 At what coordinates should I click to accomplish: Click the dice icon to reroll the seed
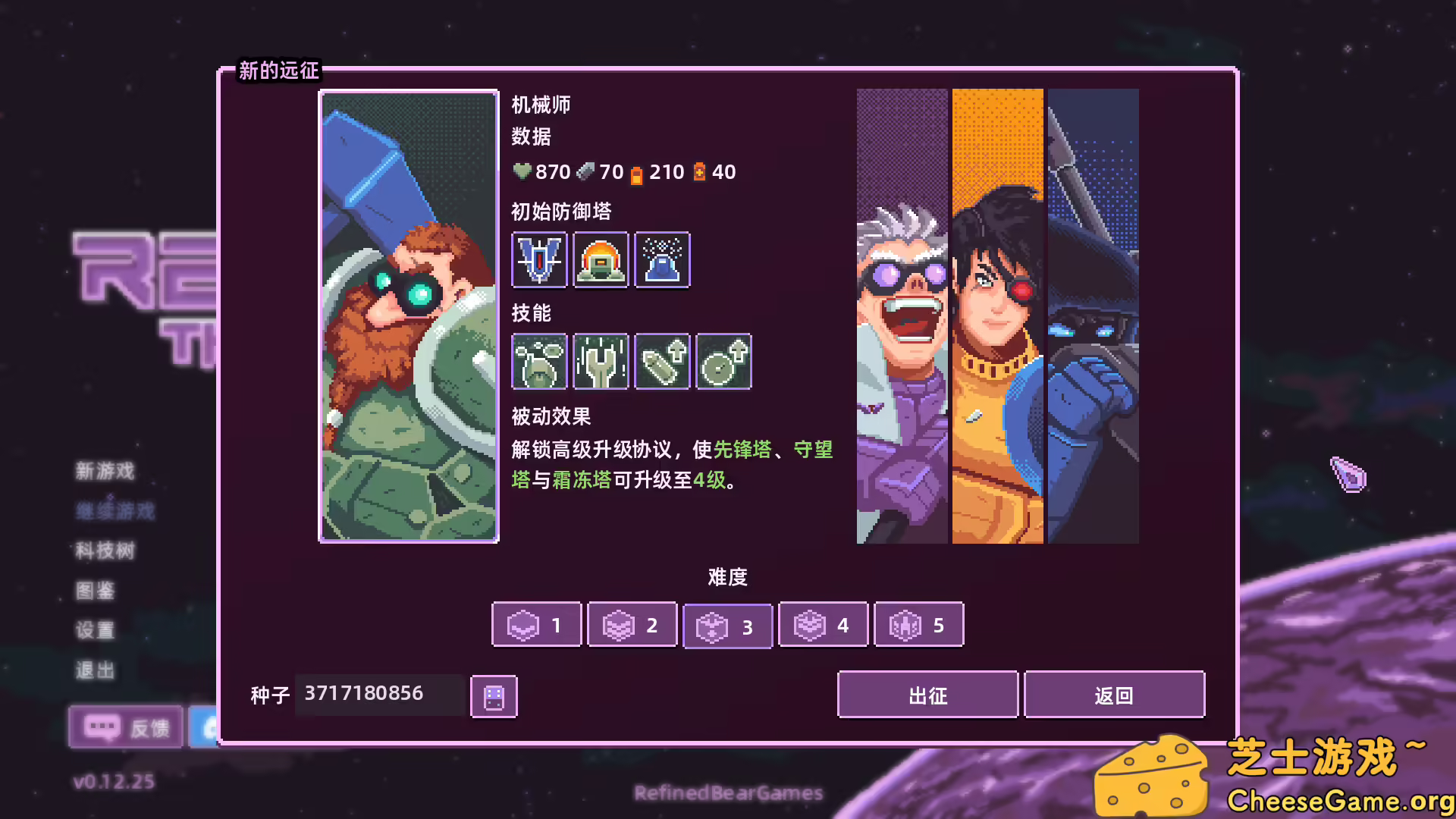click(x=493, y=696)
